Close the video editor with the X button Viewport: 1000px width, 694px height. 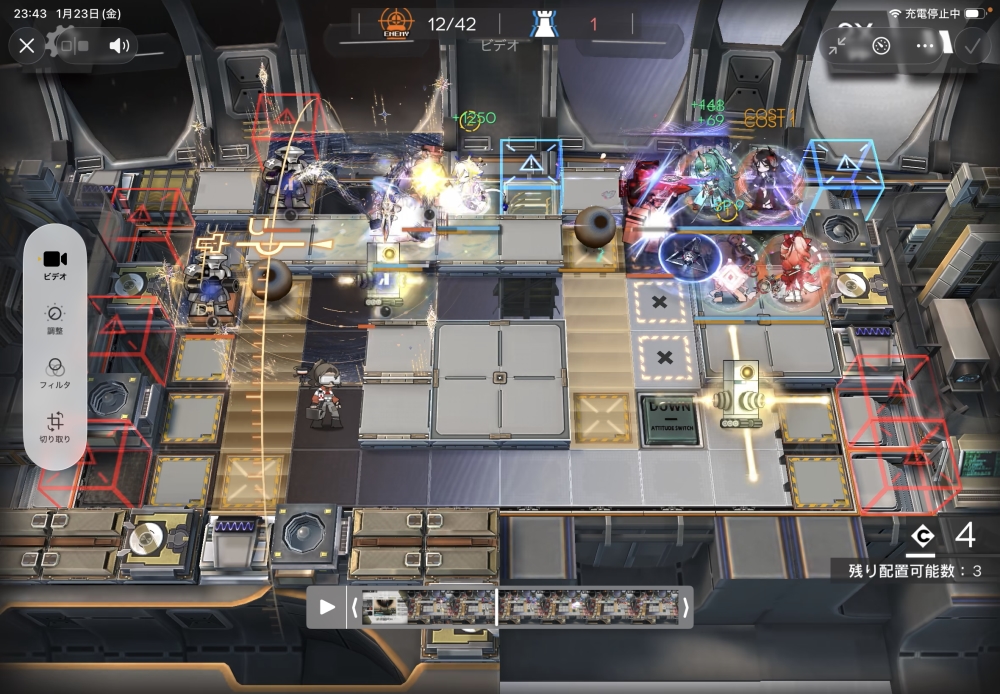[27, 45]
